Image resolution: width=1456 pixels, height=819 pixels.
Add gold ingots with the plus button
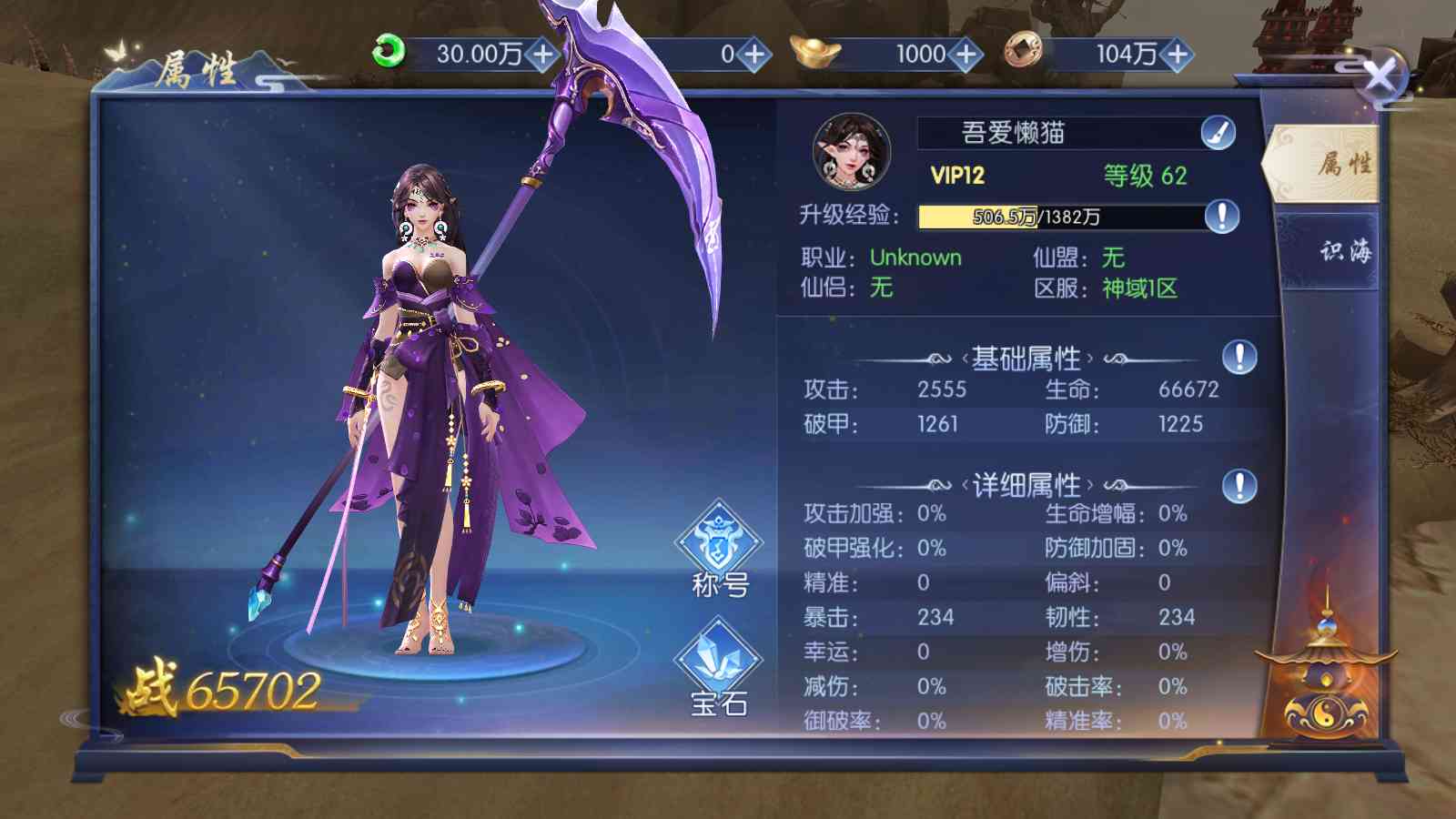(x=966, y=55)
